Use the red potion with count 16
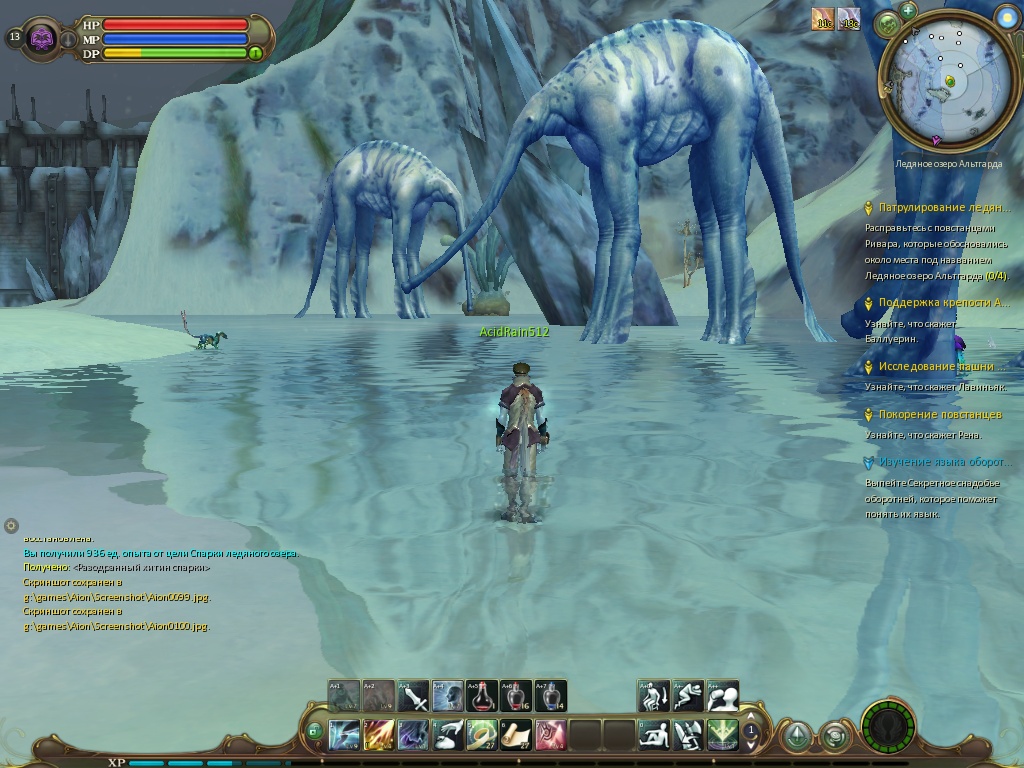Image resolution: width=1024 pixels, height=768 pixels. [516, 696]
